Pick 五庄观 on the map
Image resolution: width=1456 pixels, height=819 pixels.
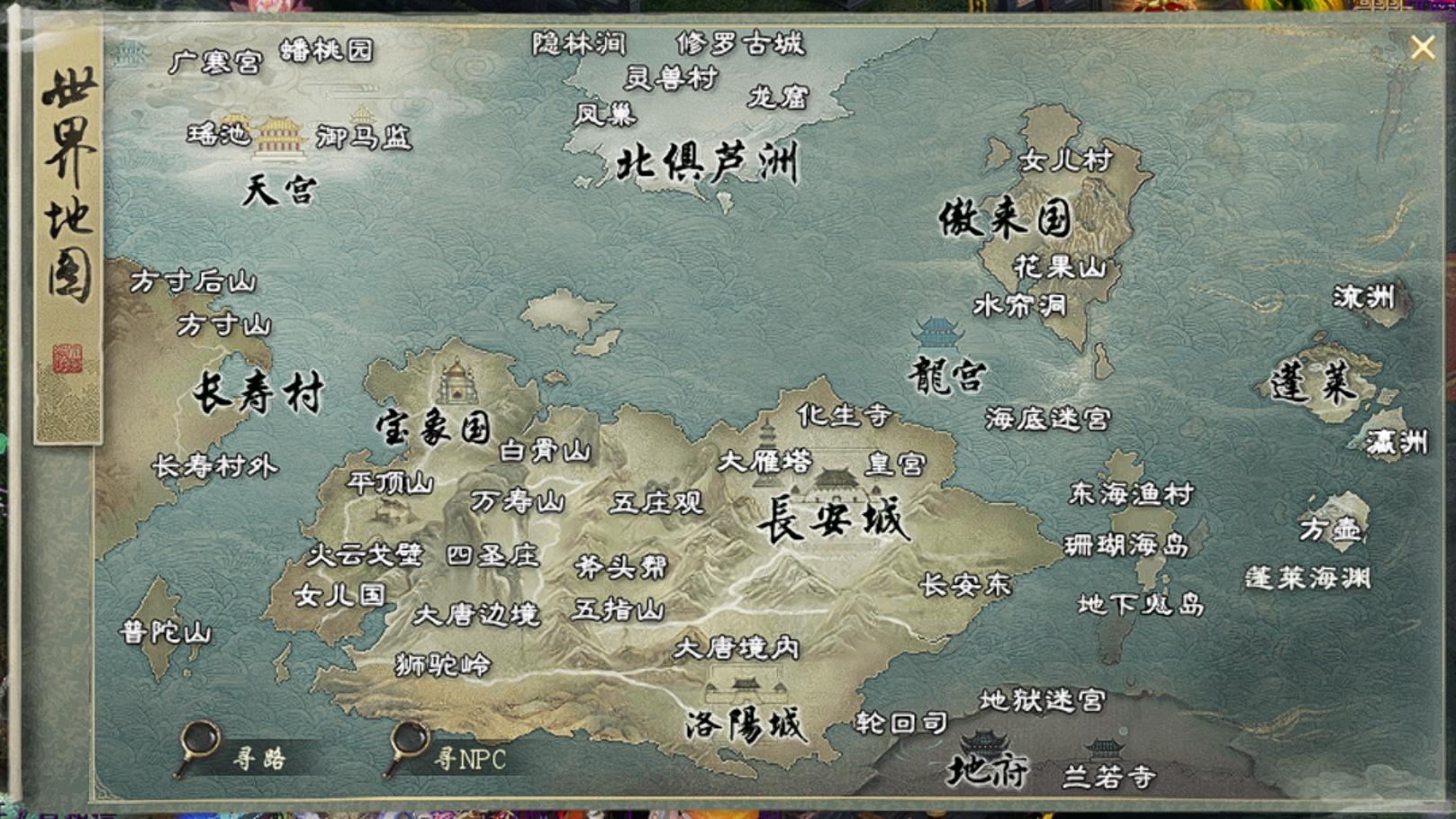pyautogui.click(x=656, y=502)
